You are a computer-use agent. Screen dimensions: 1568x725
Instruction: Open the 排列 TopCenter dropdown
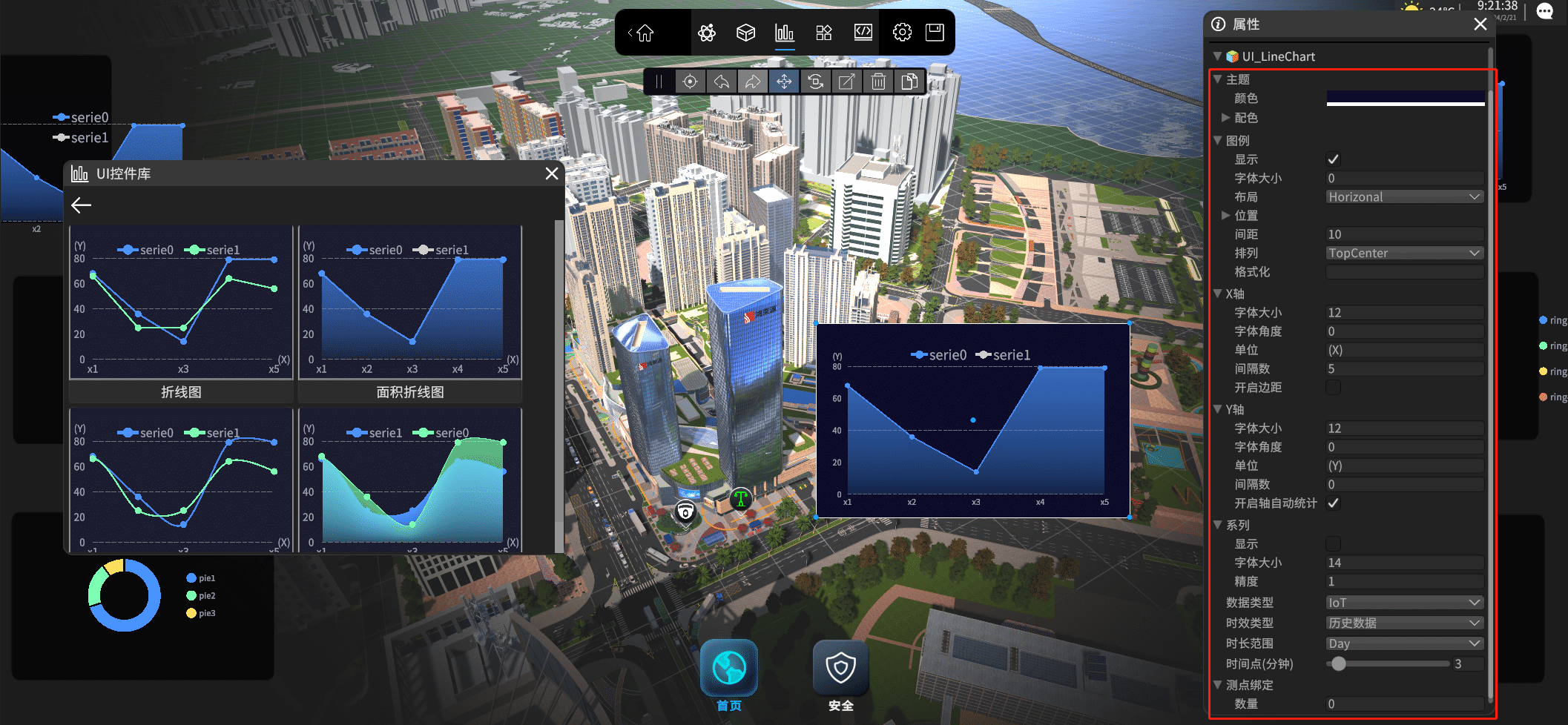pyautogui.click(x=1405, y=254)
